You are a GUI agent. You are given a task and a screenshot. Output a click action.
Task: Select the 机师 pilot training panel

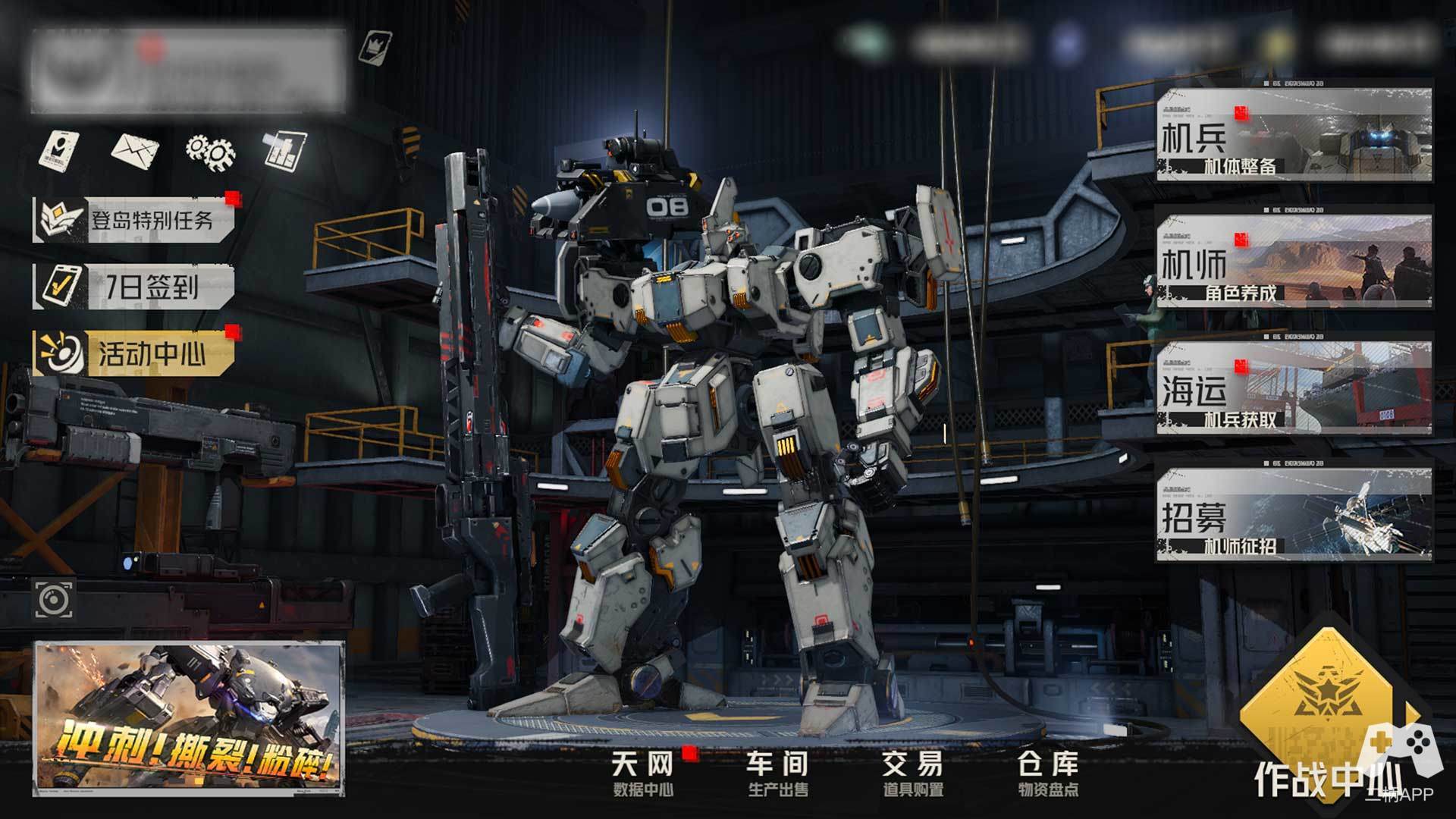(x=1294, y=262)
